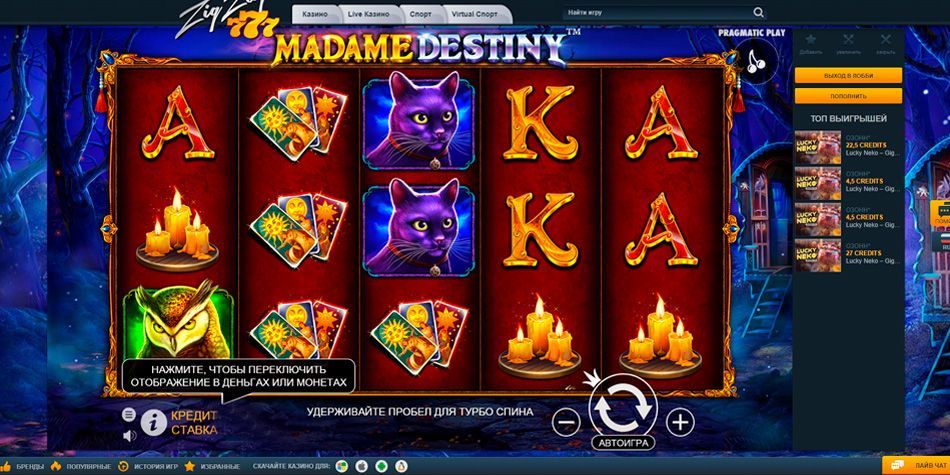The width and height of the screenshot is (950, 475).
Task: Open the Автоигра autoplay options
Action: [x=623, y=442]
